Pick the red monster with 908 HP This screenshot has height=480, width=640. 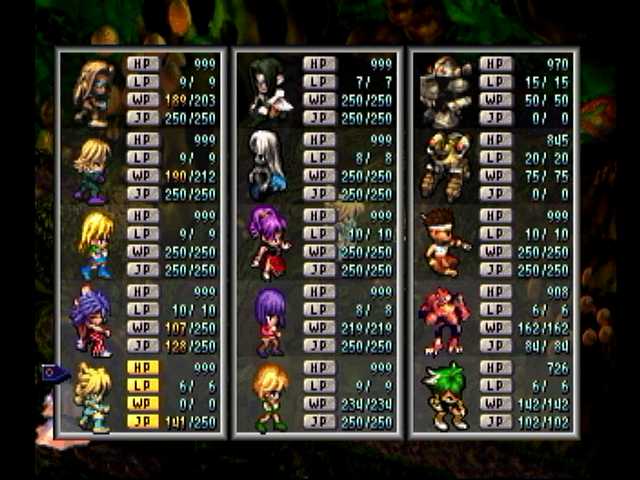pos(445,320)
